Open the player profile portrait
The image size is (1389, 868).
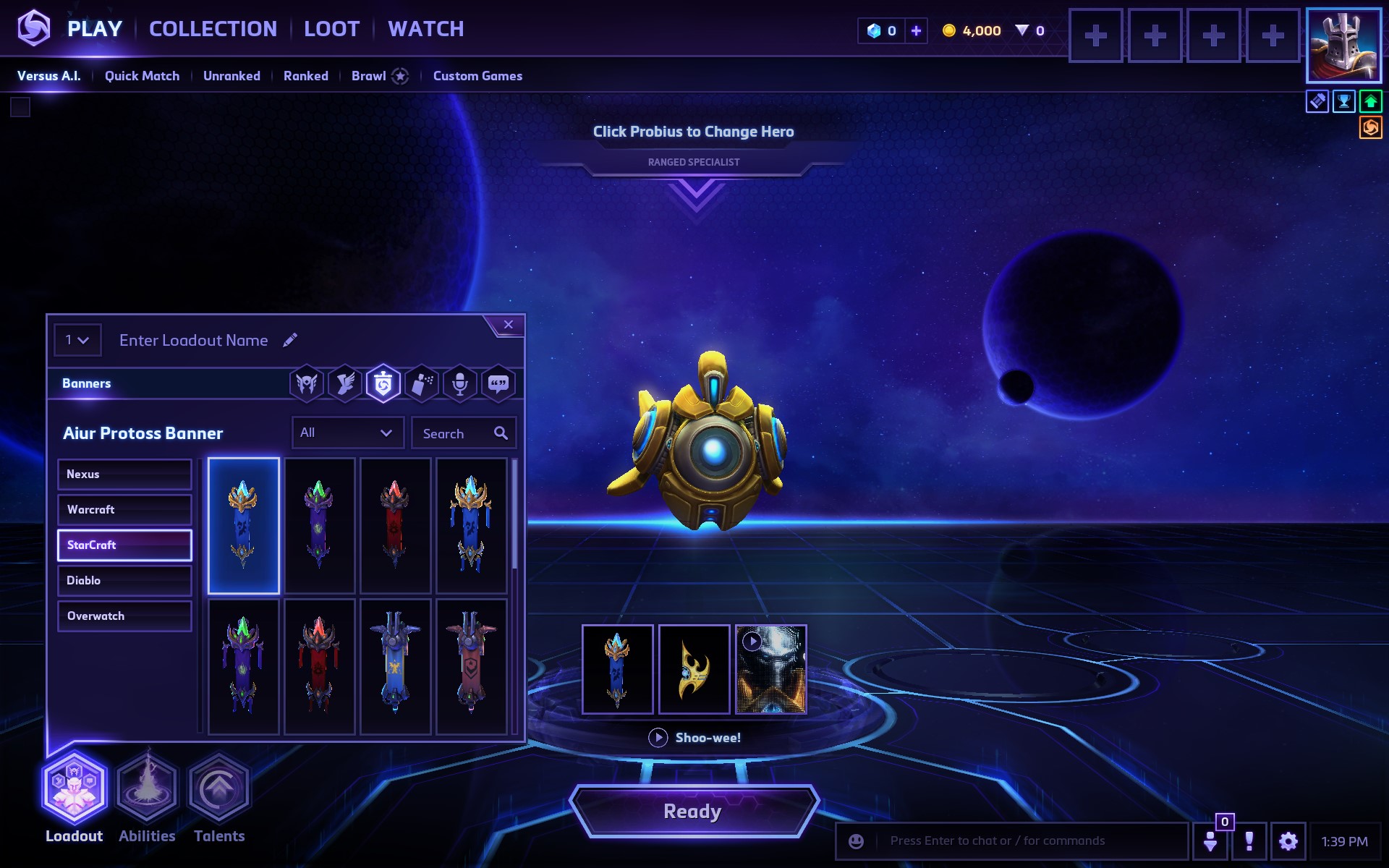point(1343,45)
